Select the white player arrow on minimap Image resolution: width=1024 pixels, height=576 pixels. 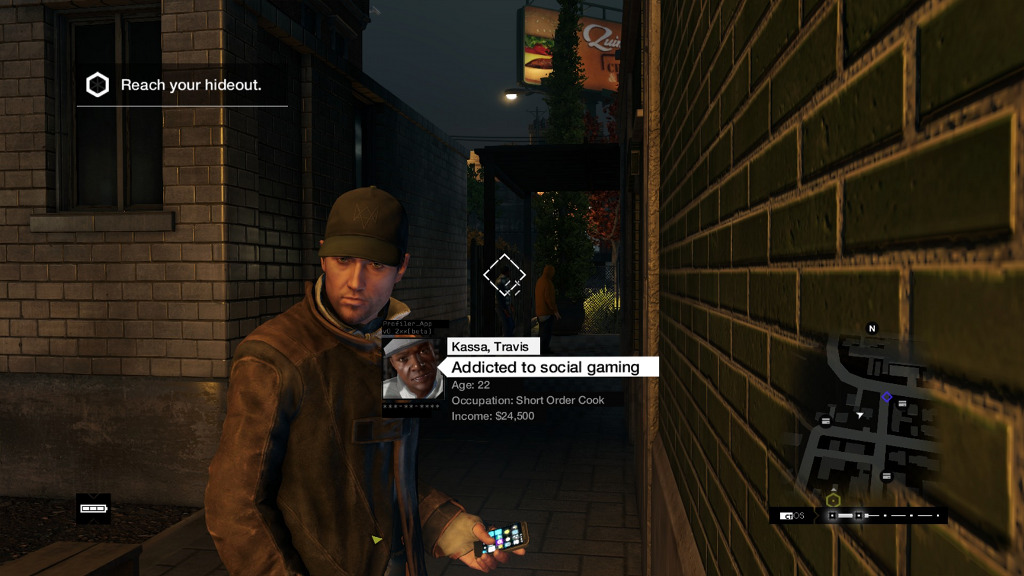[859, 414]
